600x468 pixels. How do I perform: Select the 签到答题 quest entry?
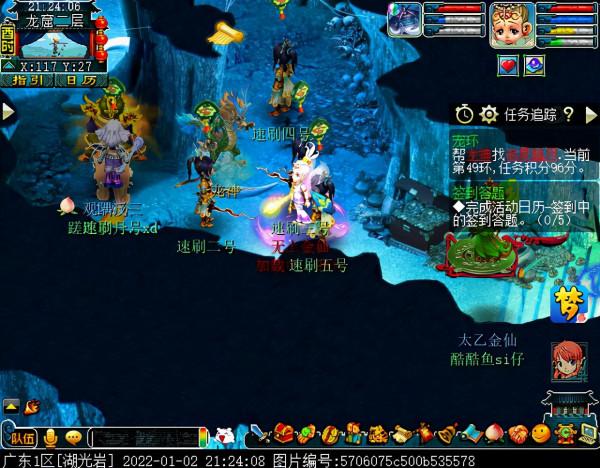(x=478, y=191)
